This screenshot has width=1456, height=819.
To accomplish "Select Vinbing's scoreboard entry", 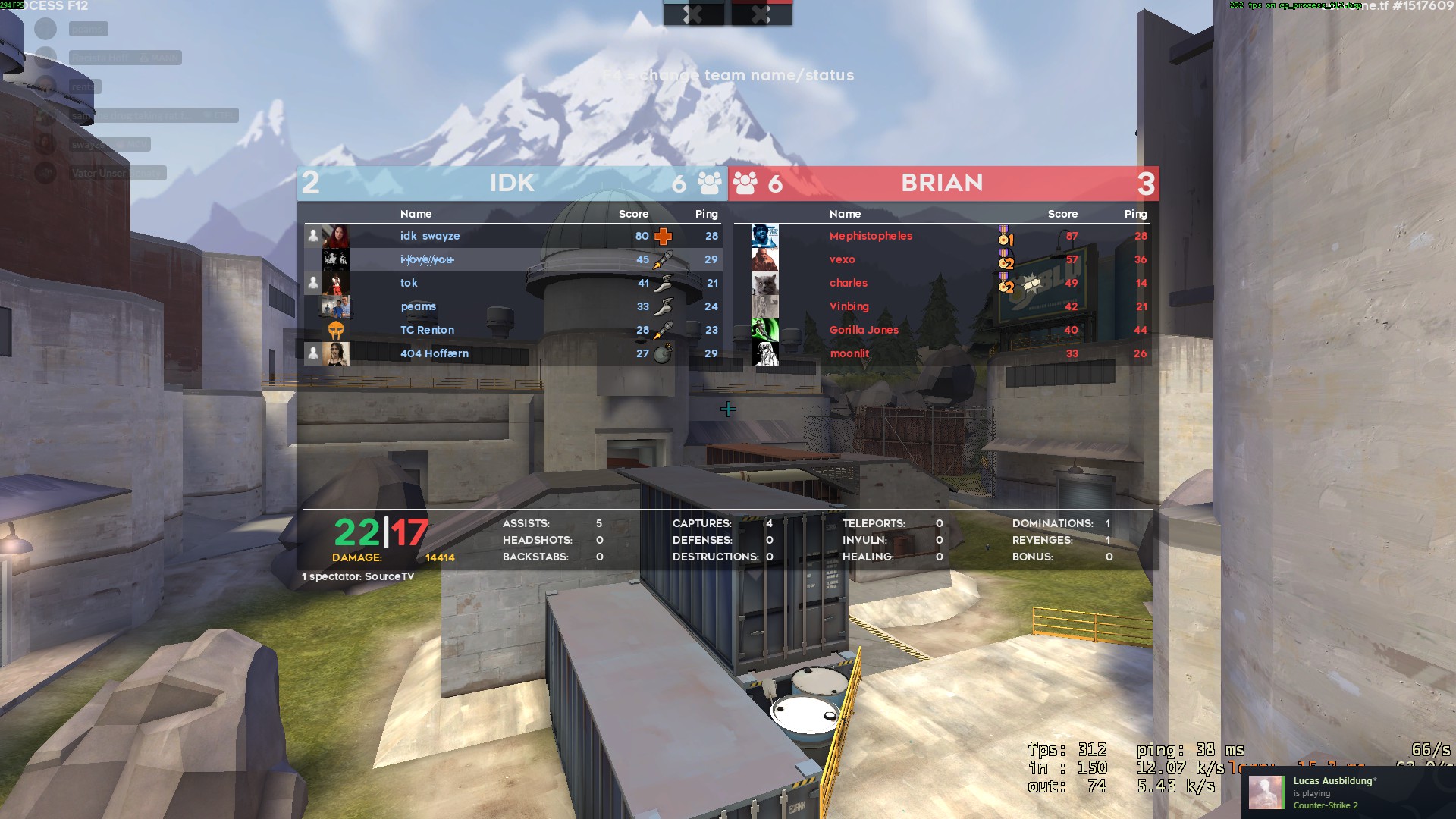I will click(x=849, y=306).
